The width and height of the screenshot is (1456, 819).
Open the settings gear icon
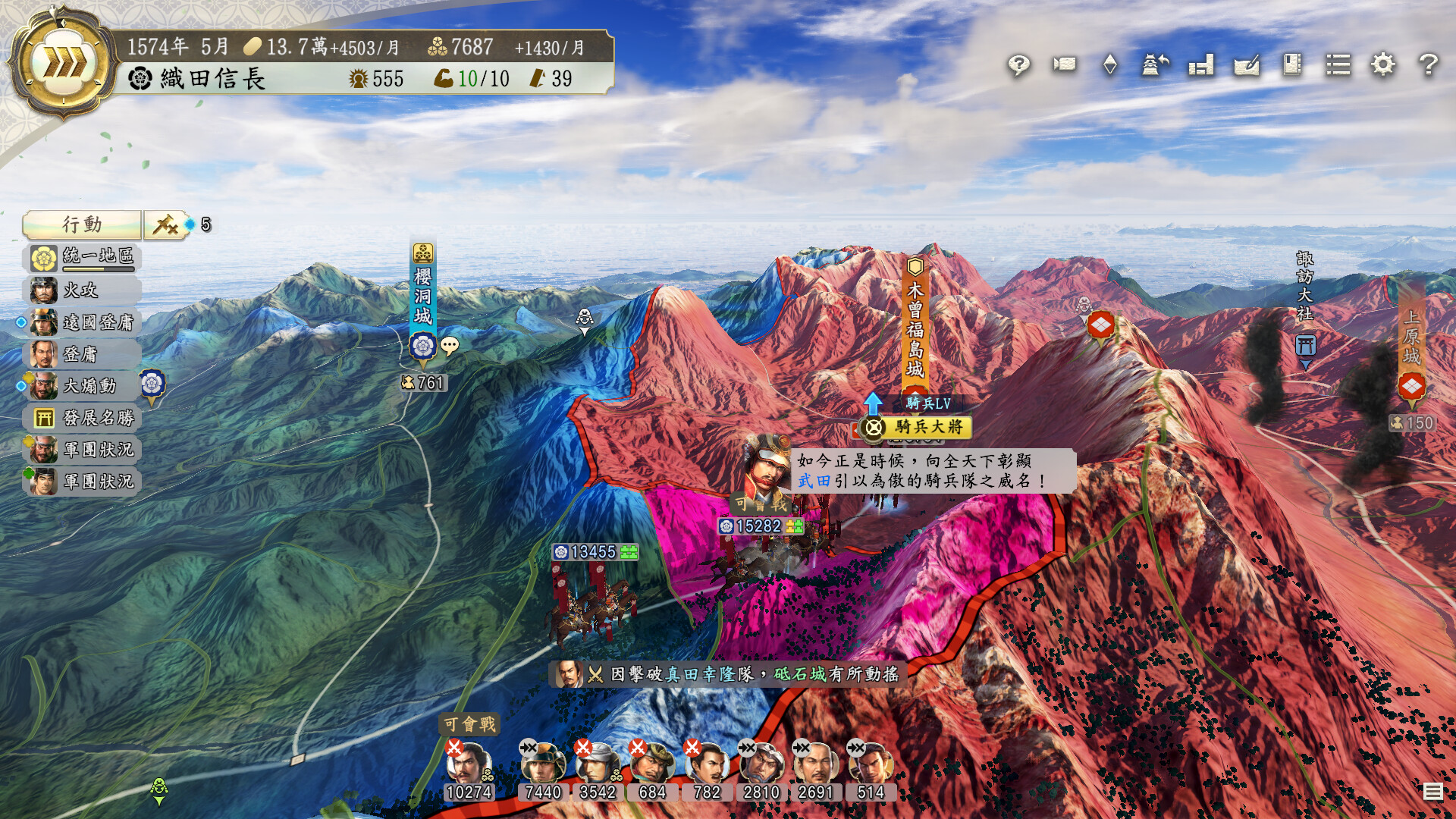pos(1385,66)
